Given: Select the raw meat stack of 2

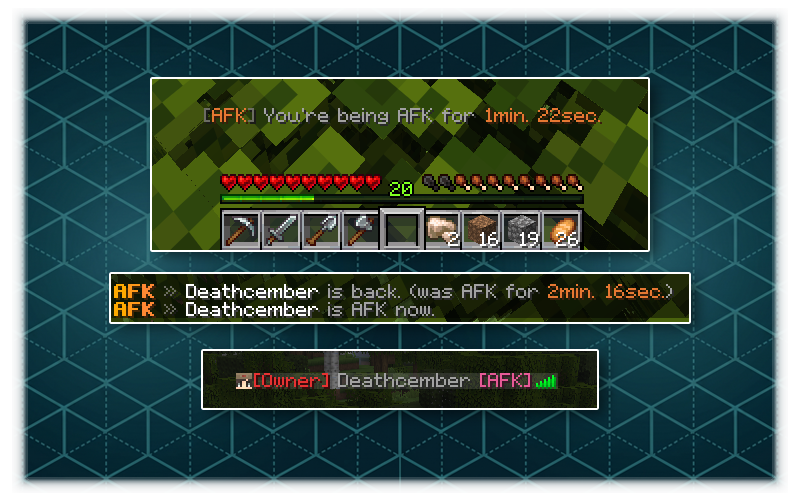Looking at the screenshot, I should click(442, 230).
